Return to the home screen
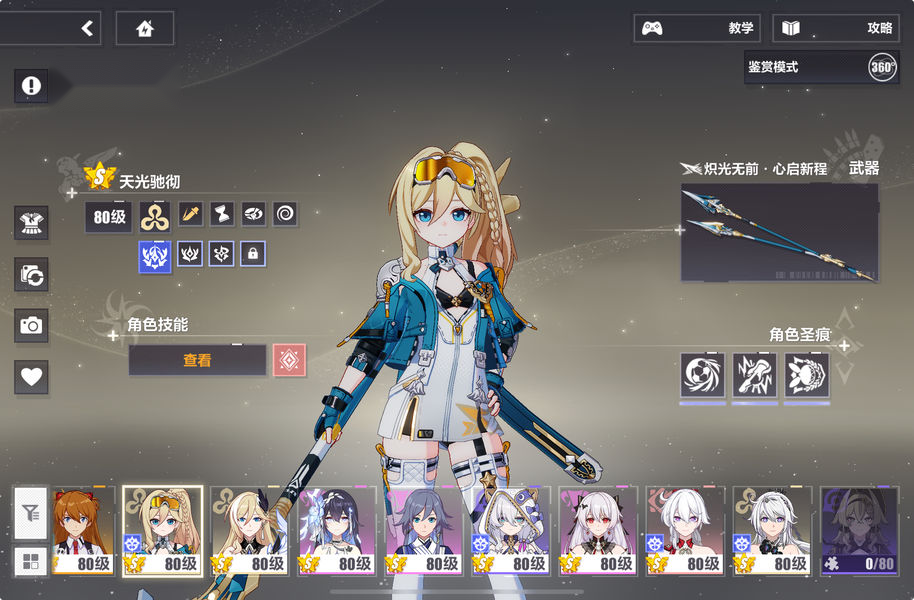The width and height of the screenshot is (914, 600). click(145, 28)
